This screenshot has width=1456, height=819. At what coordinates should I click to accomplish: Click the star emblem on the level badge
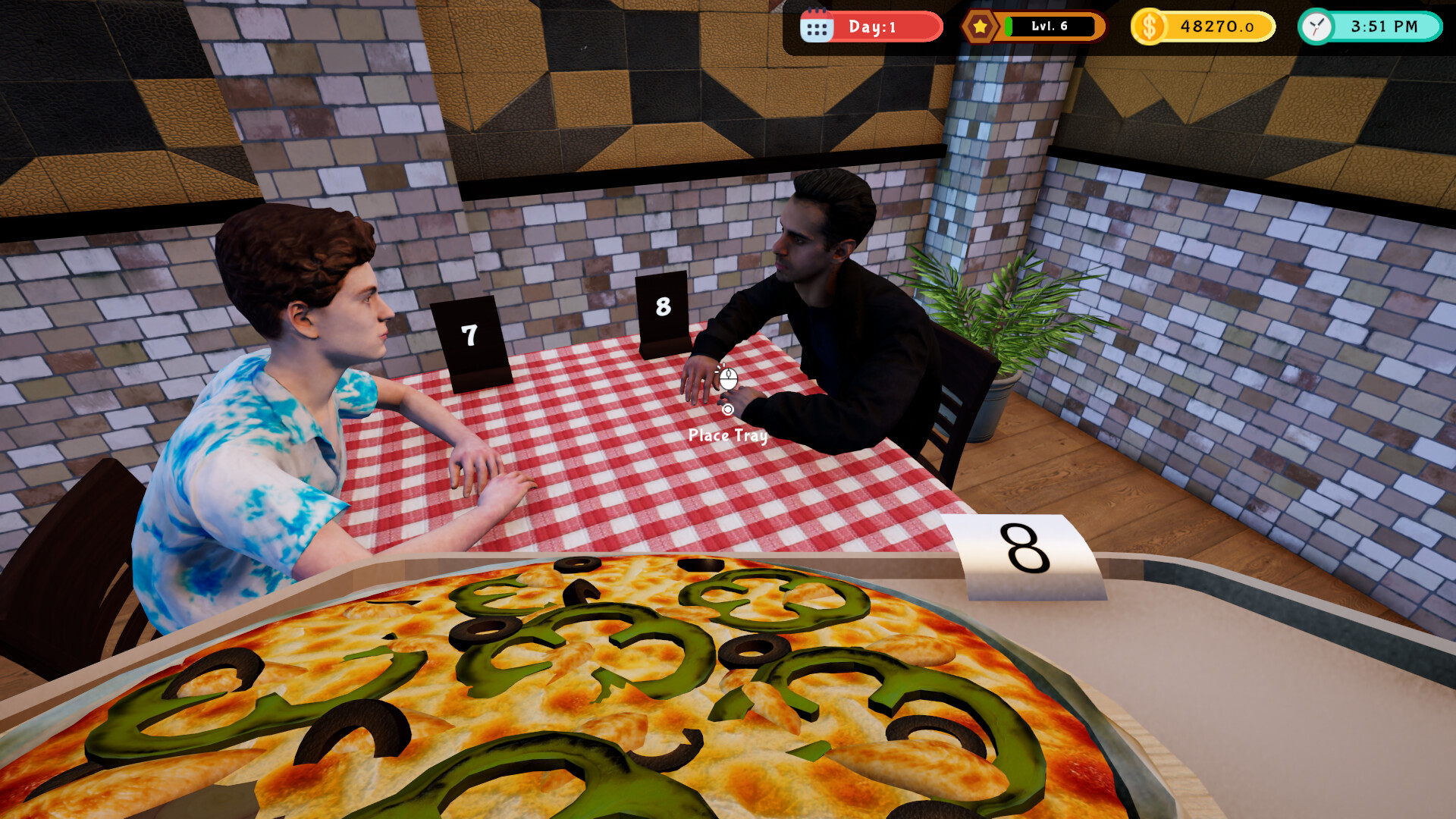980,26
